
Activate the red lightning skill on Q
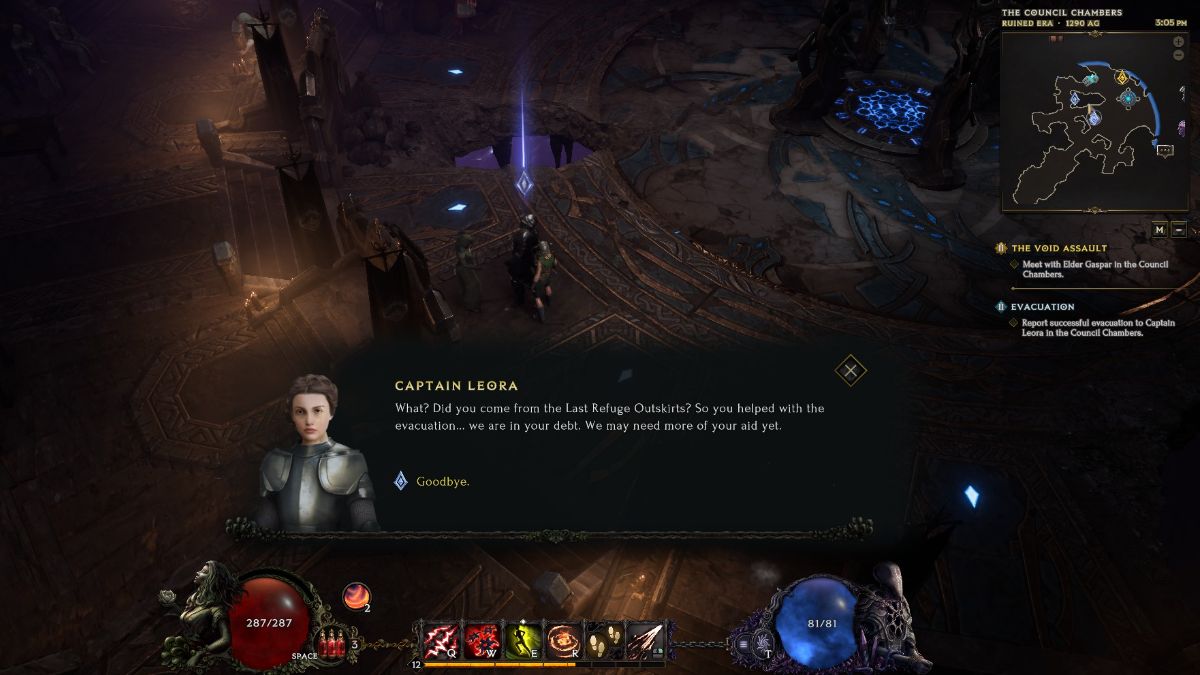[442, 639]
